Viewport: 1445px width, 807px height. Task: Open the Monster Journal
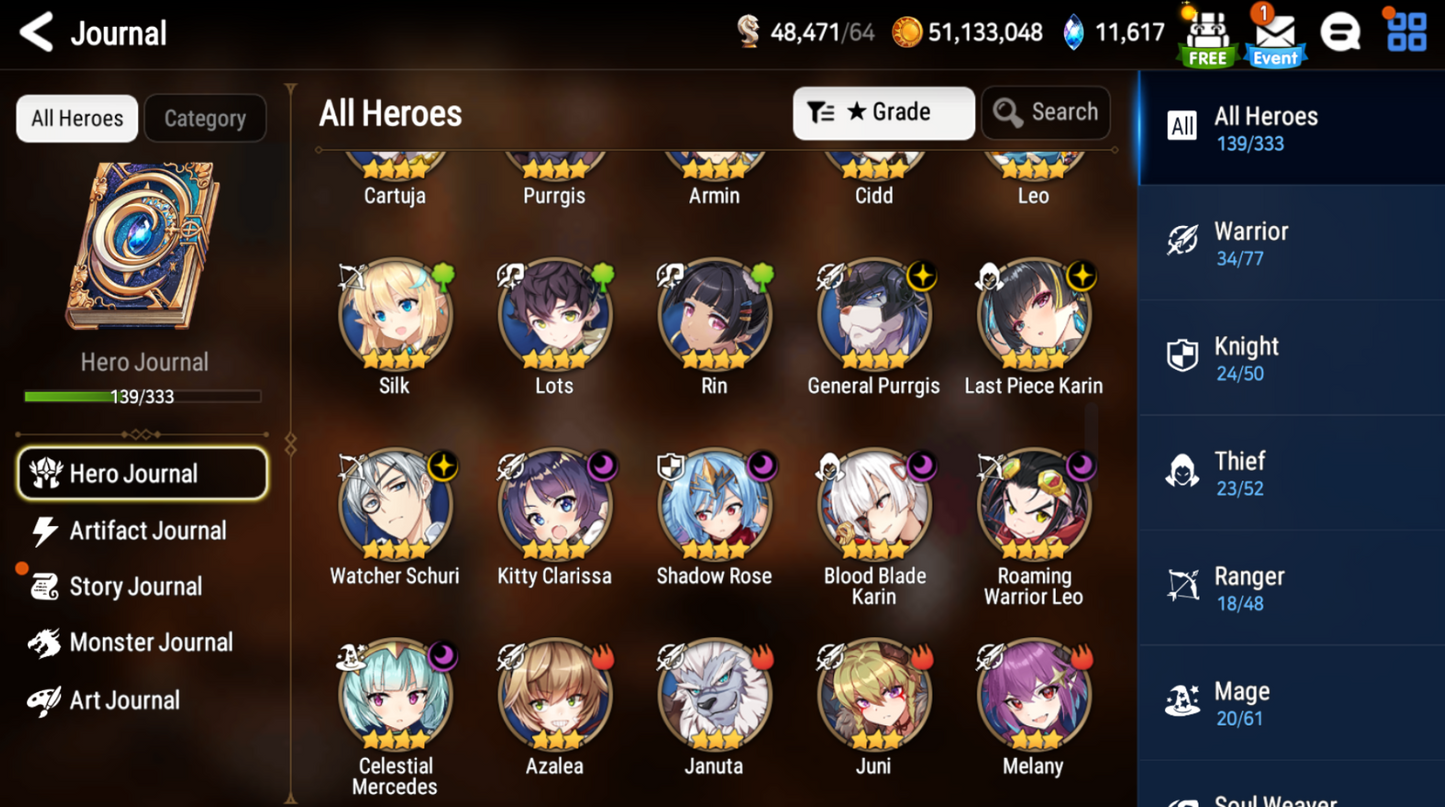click(150, 643)
